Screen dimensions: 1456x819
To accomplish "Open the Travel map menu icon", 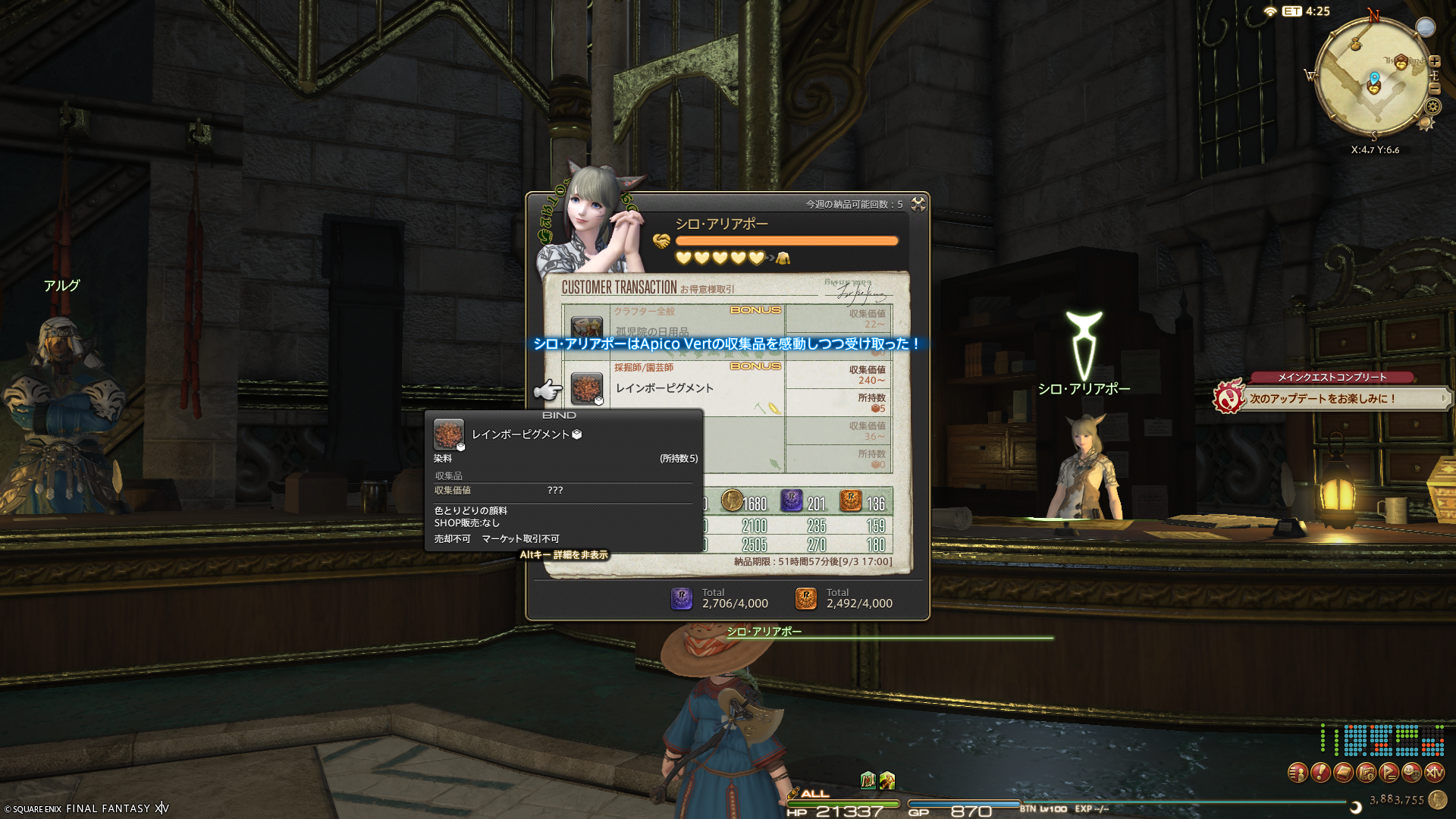I will (1366, 773).
